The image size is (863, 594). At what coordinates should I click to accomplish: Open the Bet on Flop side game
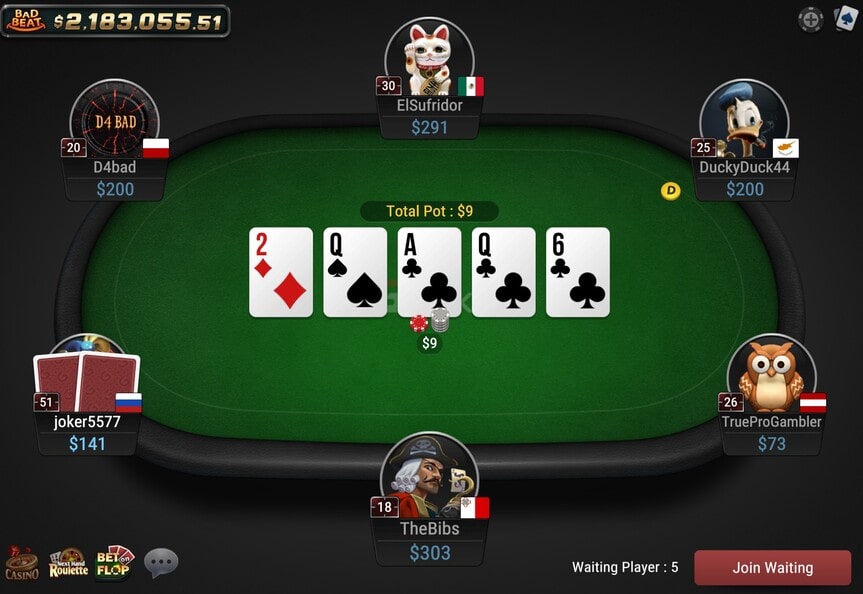tap(115, 563)
